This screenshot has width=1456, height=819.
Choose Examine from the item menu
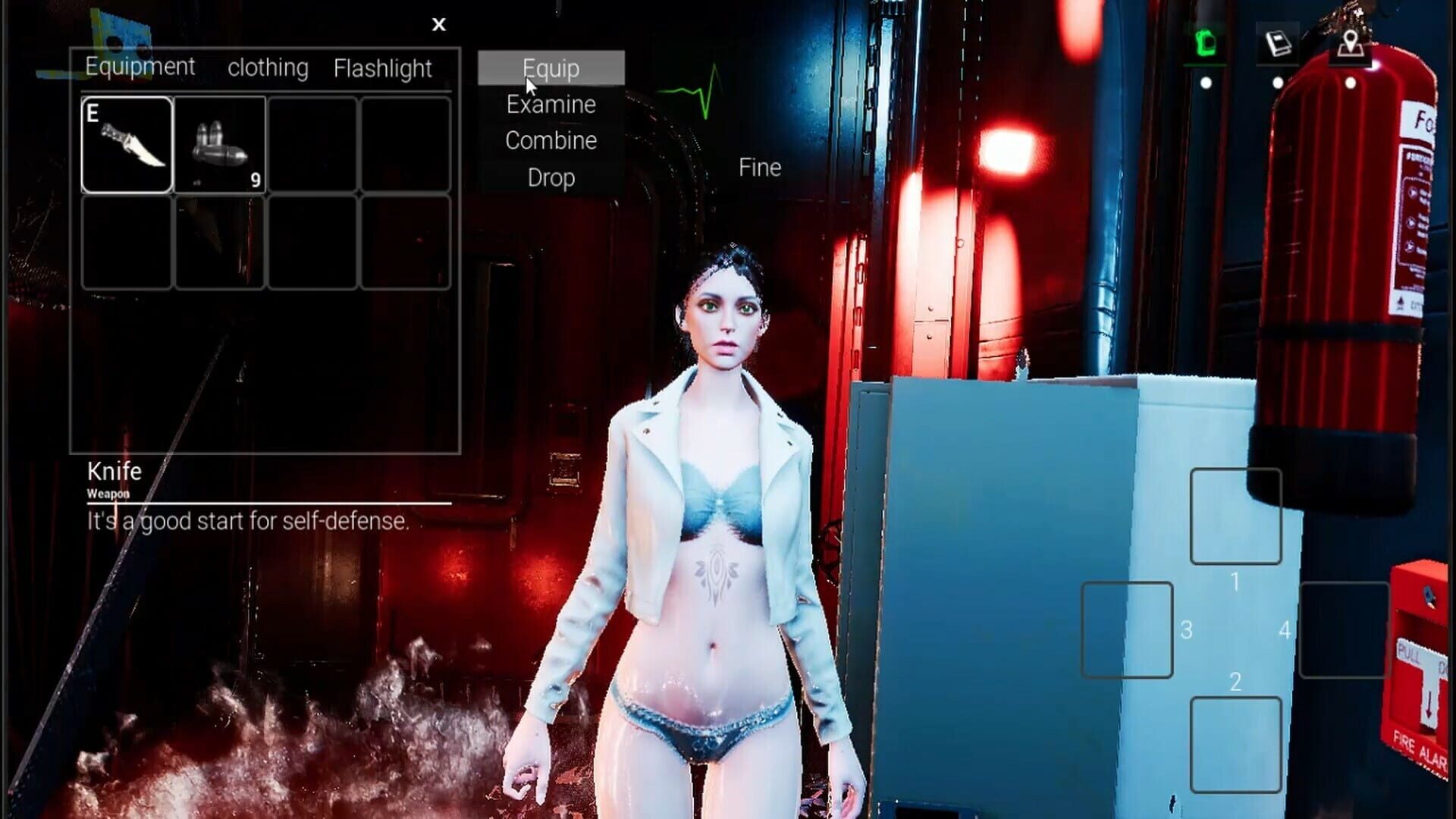tap(551, 105)
